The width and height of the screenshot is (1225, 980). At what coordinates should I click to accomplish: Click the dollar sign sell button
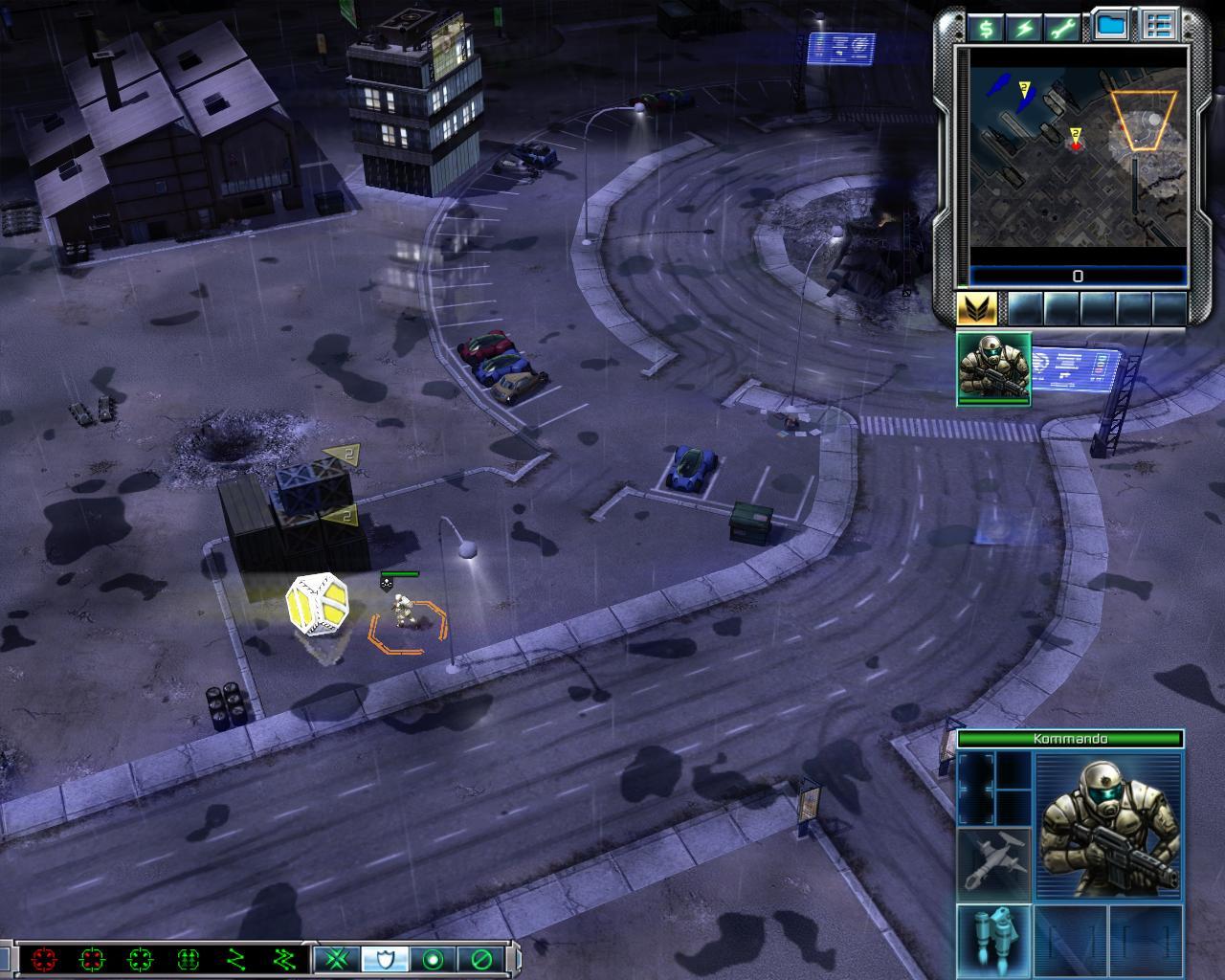(986, 28)
